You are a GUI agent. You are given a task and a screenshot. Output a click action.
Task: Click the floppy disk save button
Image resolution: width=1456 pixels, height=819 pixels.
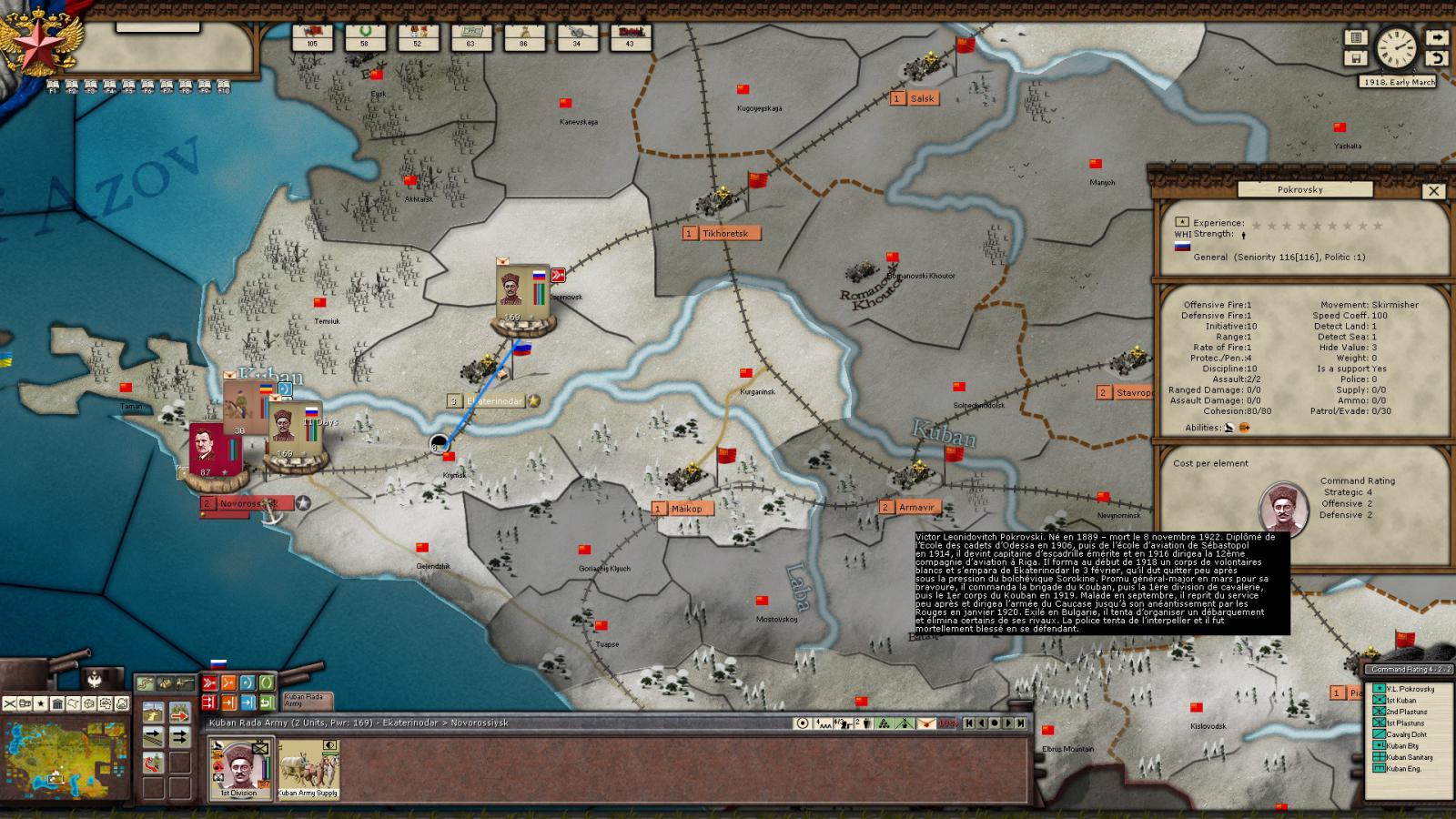pos(1356,58)
